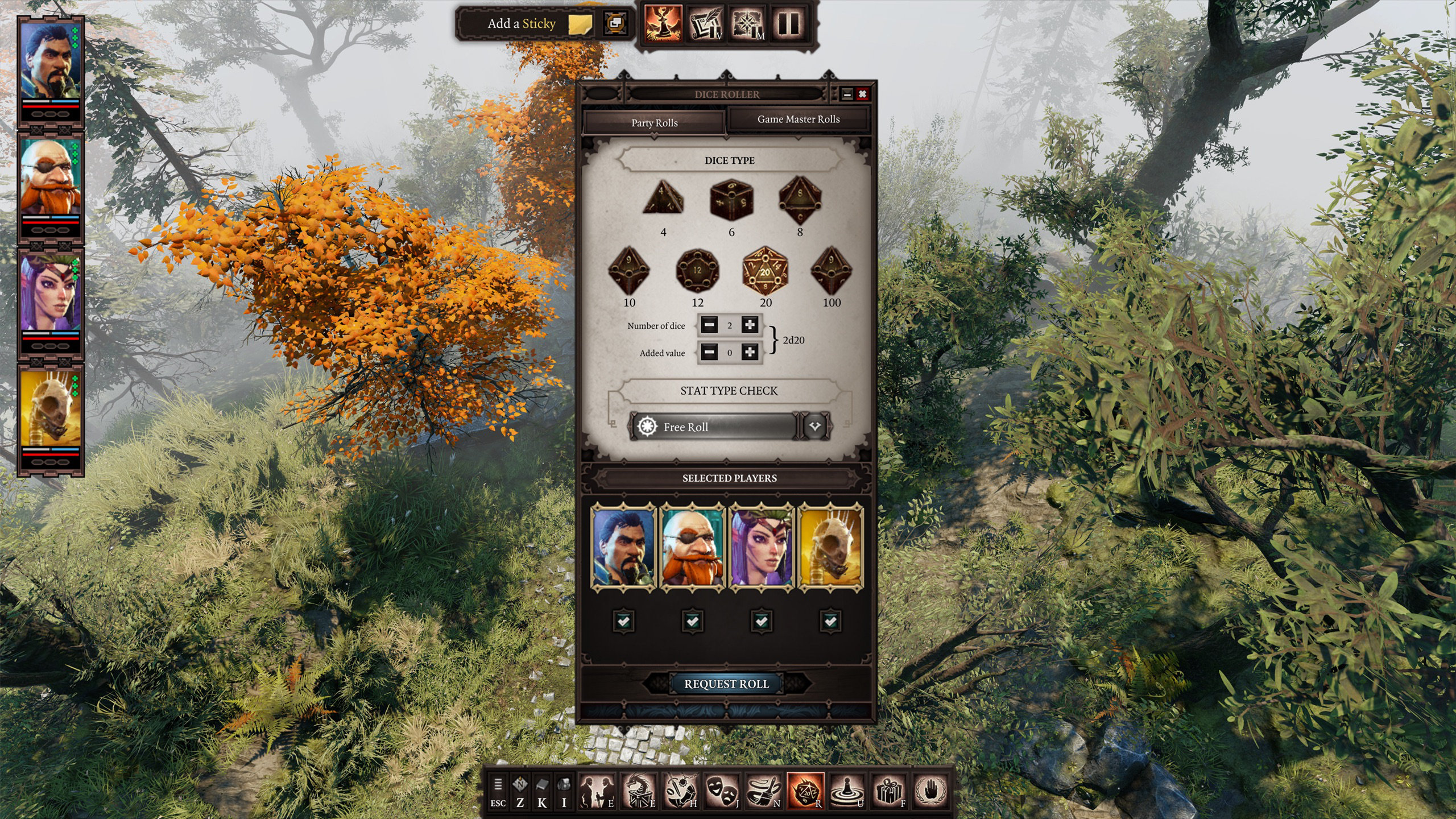Close the Dice Roller window

[x=863, y=94]
